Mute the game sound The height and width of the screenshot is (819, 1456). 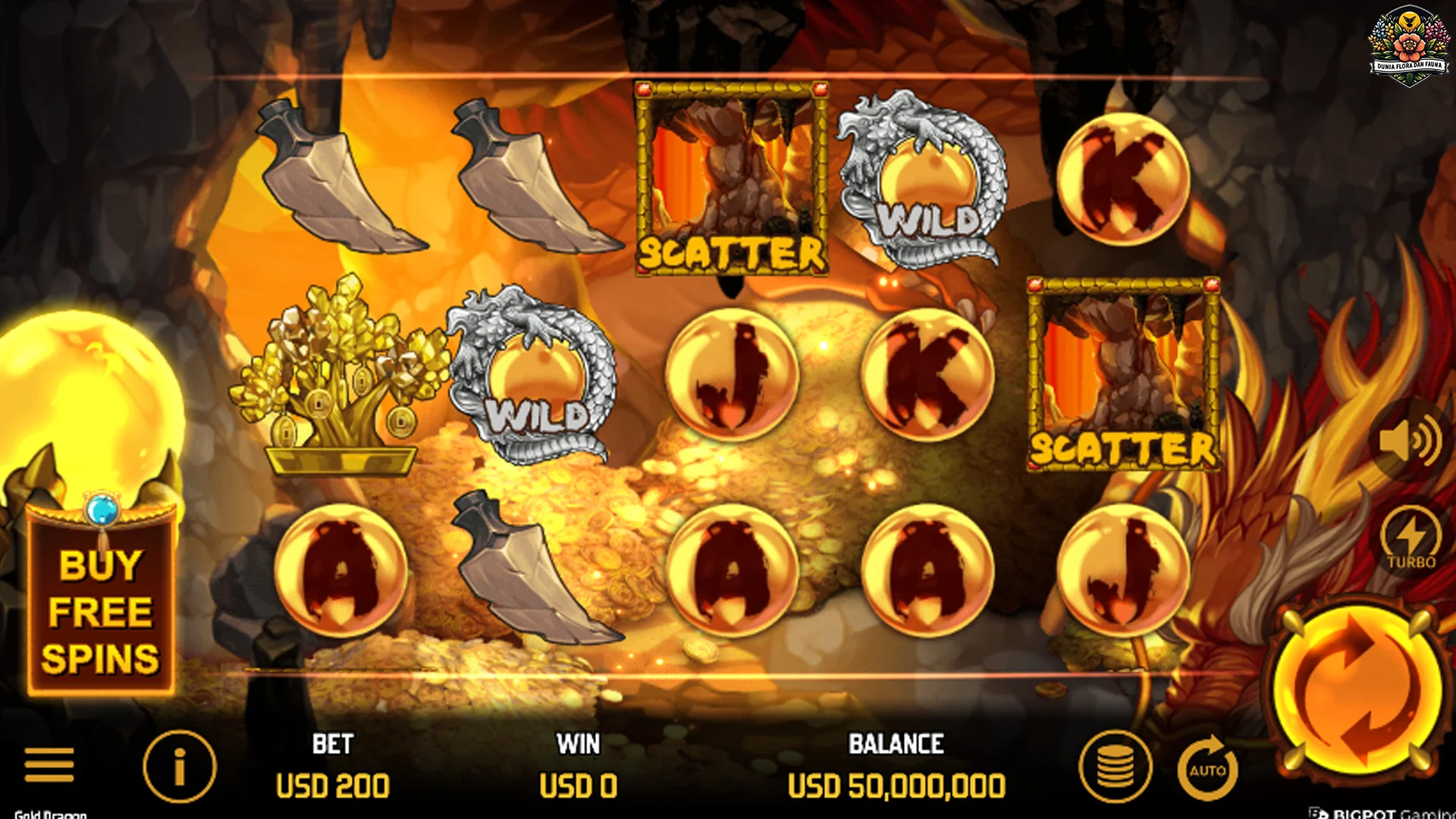pyautogui.click(x=1410, y=441)
